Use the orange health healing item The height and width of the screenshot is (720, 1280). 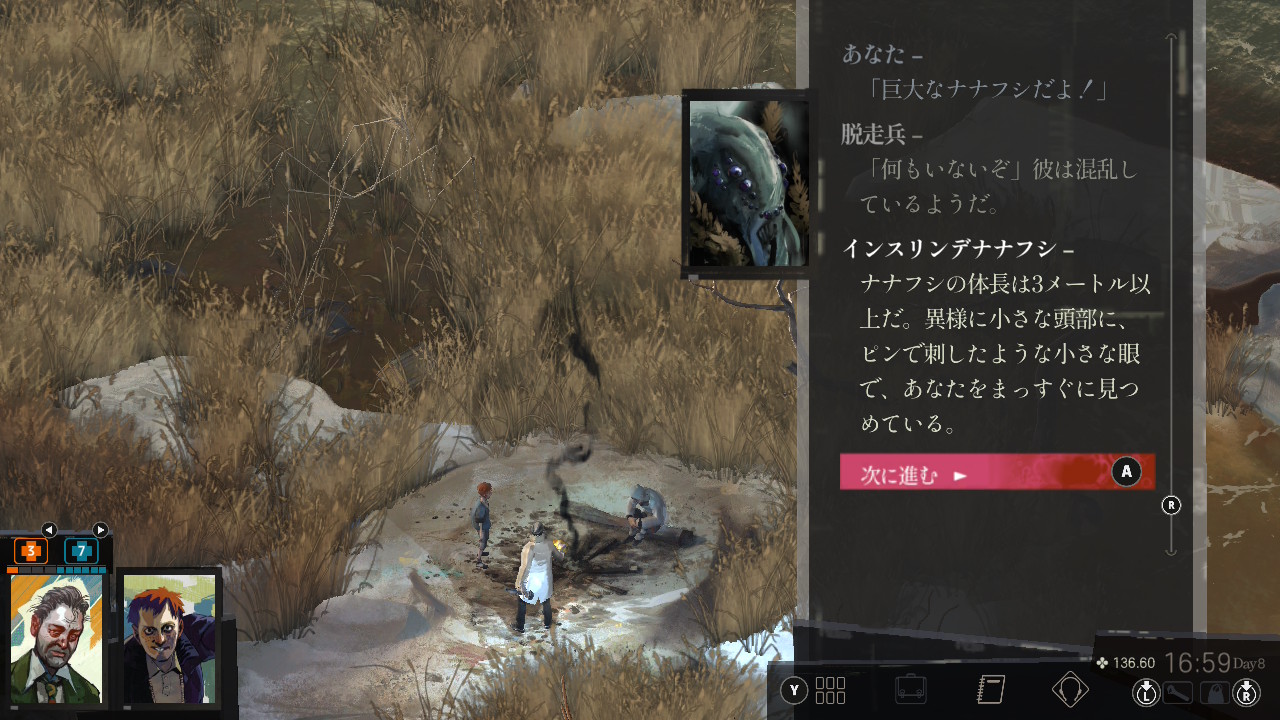(31, 550)
